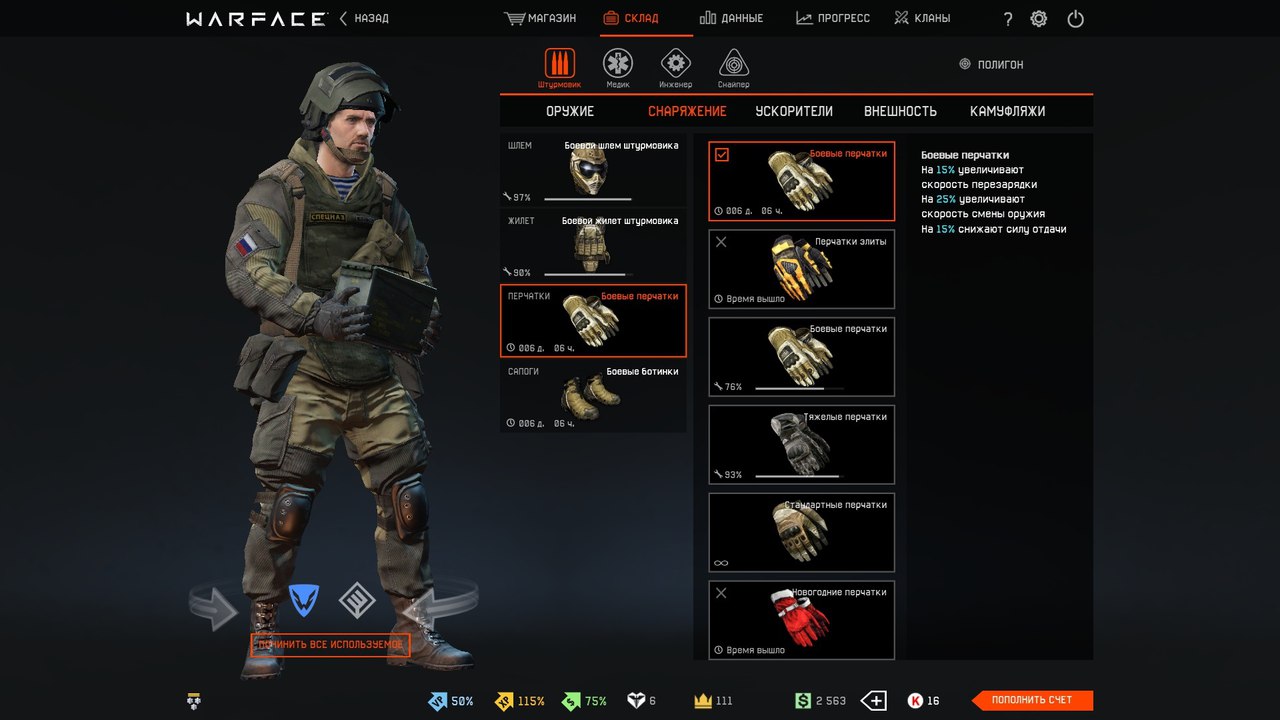Switch to the Ускорители tab
This screenshot has height=720, width=1280.
coord(794,111)
